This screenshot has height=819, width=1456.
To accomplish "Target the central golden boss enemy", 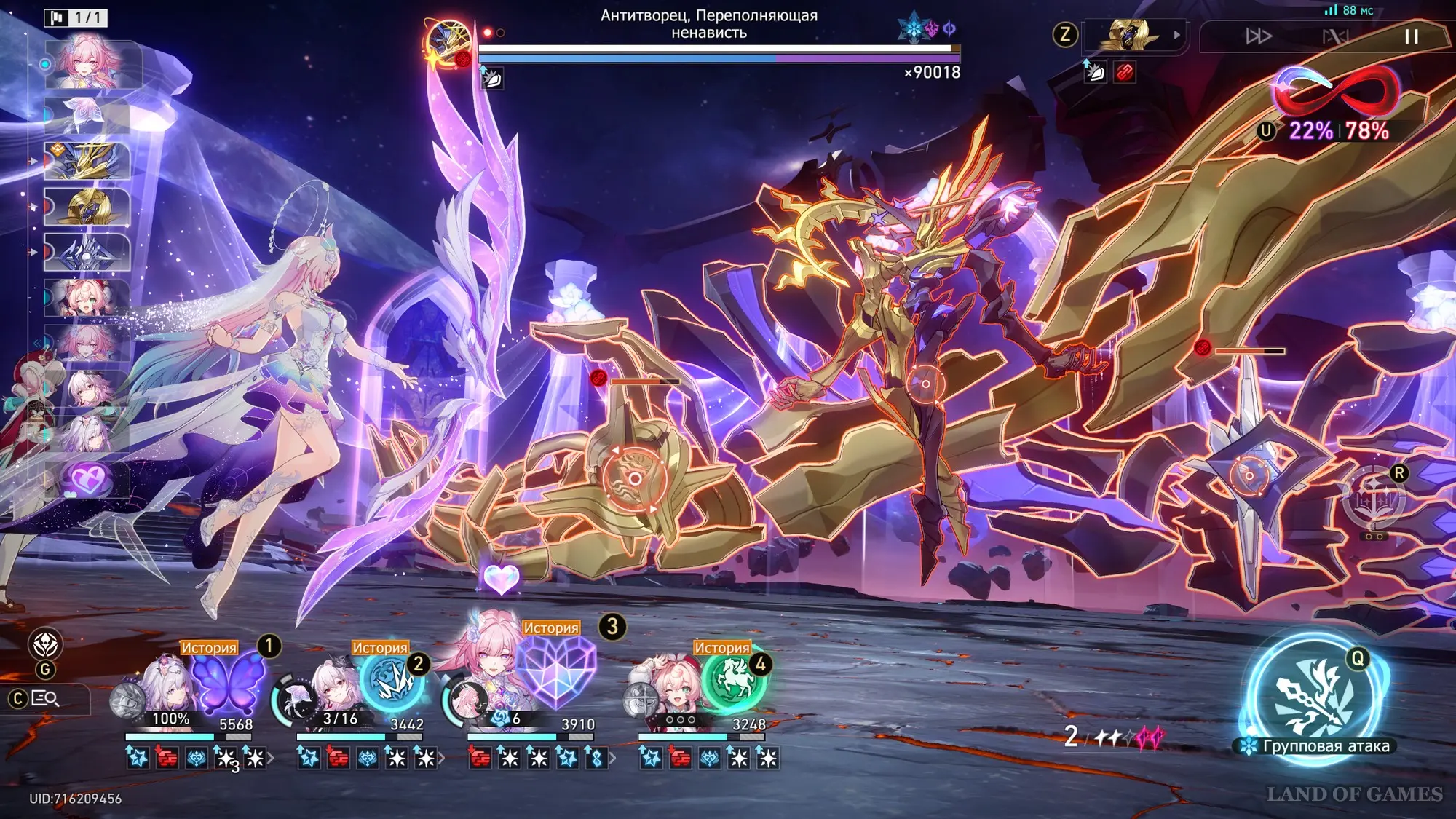I will (925, 384).
